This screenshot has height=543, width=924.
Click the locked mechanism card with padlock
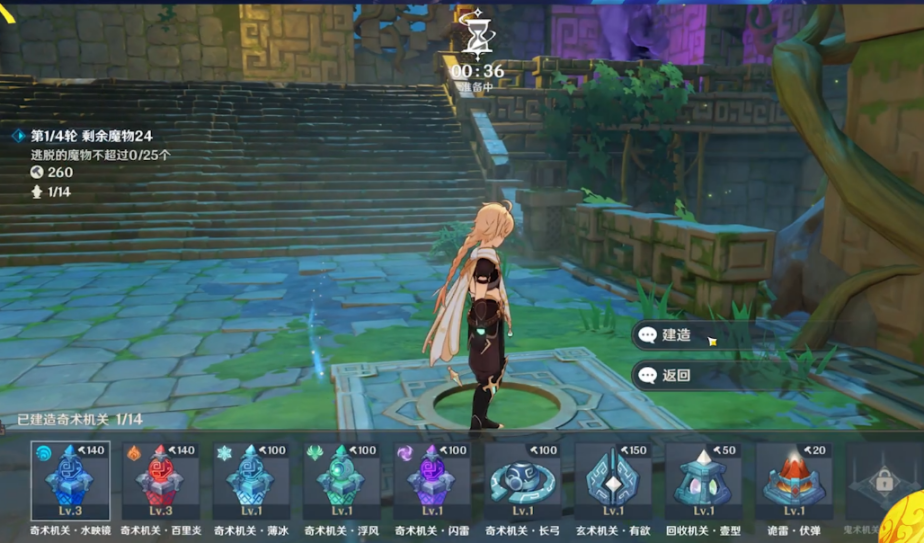coord(884,482)
